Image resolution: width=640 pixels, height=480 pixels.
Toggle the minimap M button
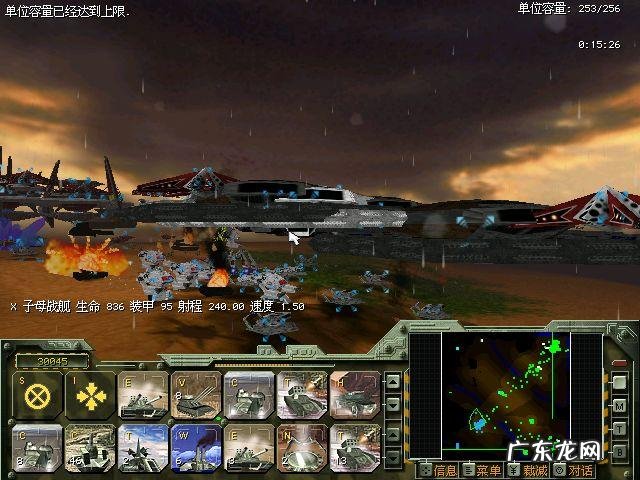[620, 408]
